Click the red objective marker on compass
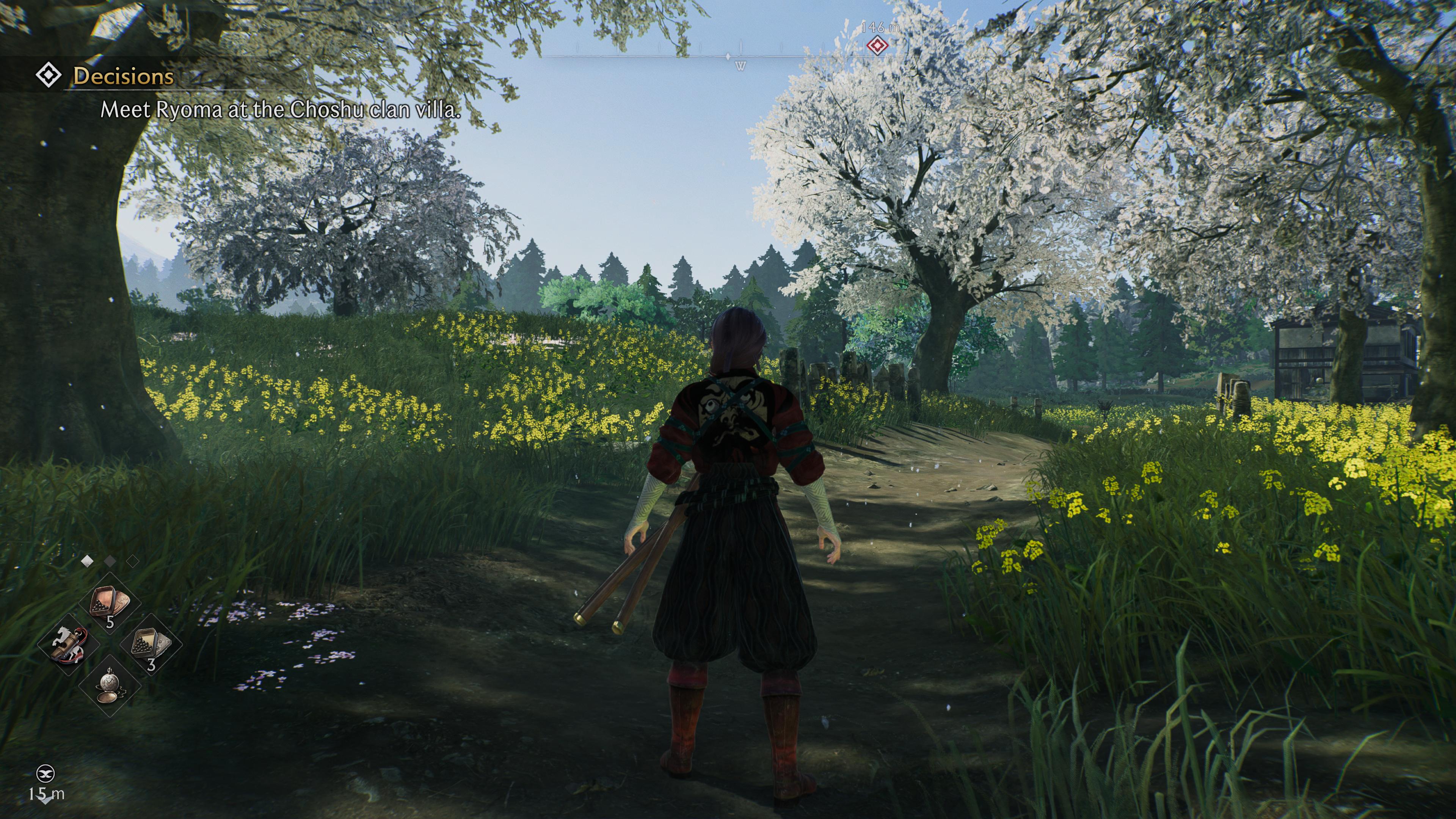This screenshot has width=1456, height=819. pos(877,45)
